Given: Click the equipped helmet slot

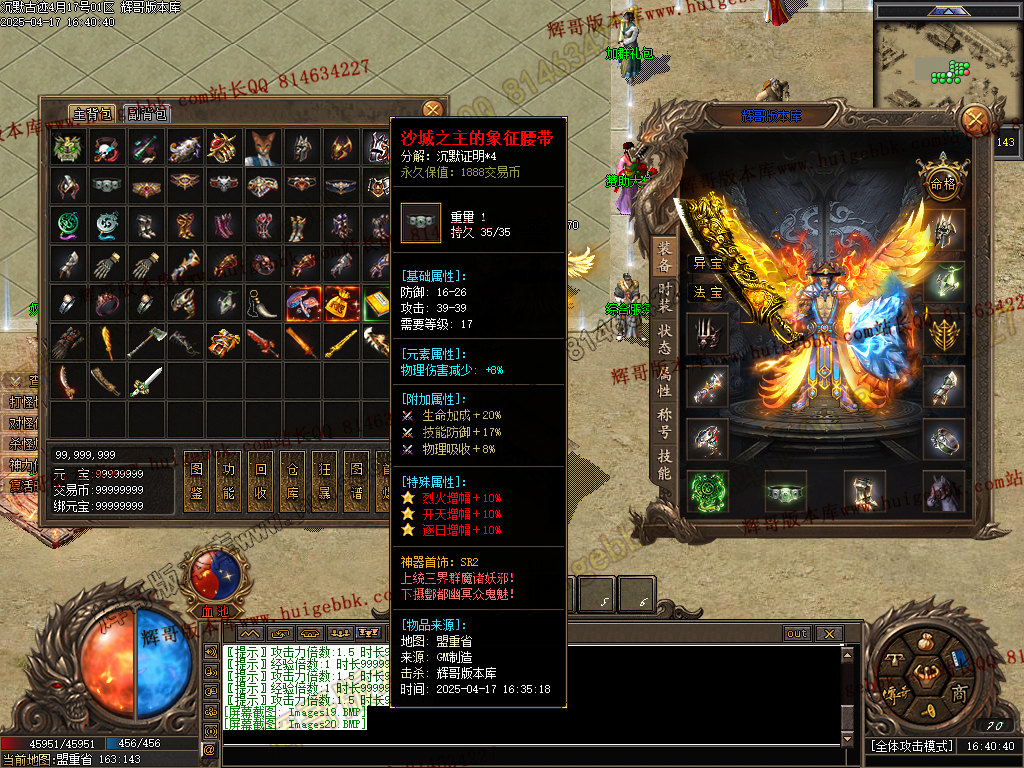Looking at the screenshot, I should 943,231.
